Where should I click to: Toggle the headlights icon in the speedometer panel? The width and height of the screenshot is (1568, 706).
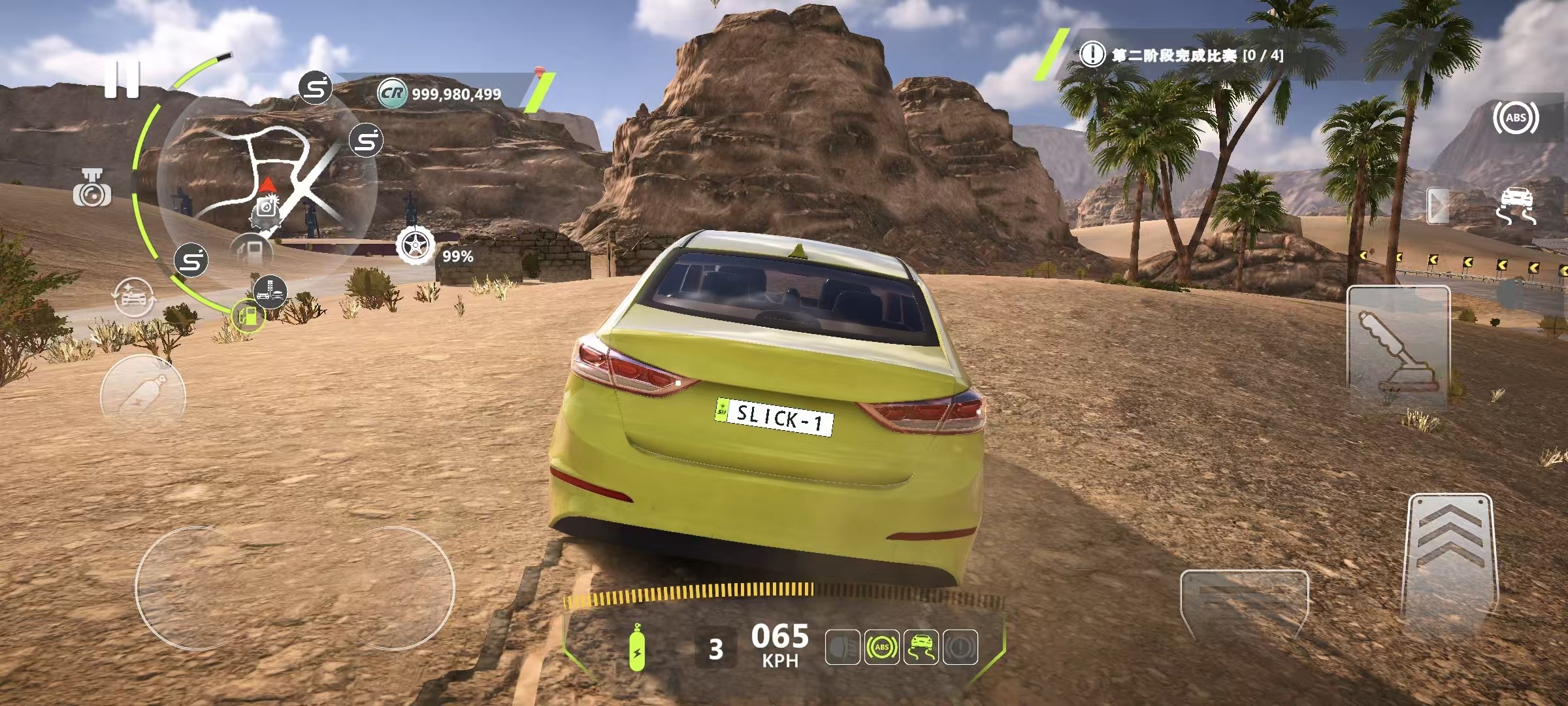[x=842, y=647]
